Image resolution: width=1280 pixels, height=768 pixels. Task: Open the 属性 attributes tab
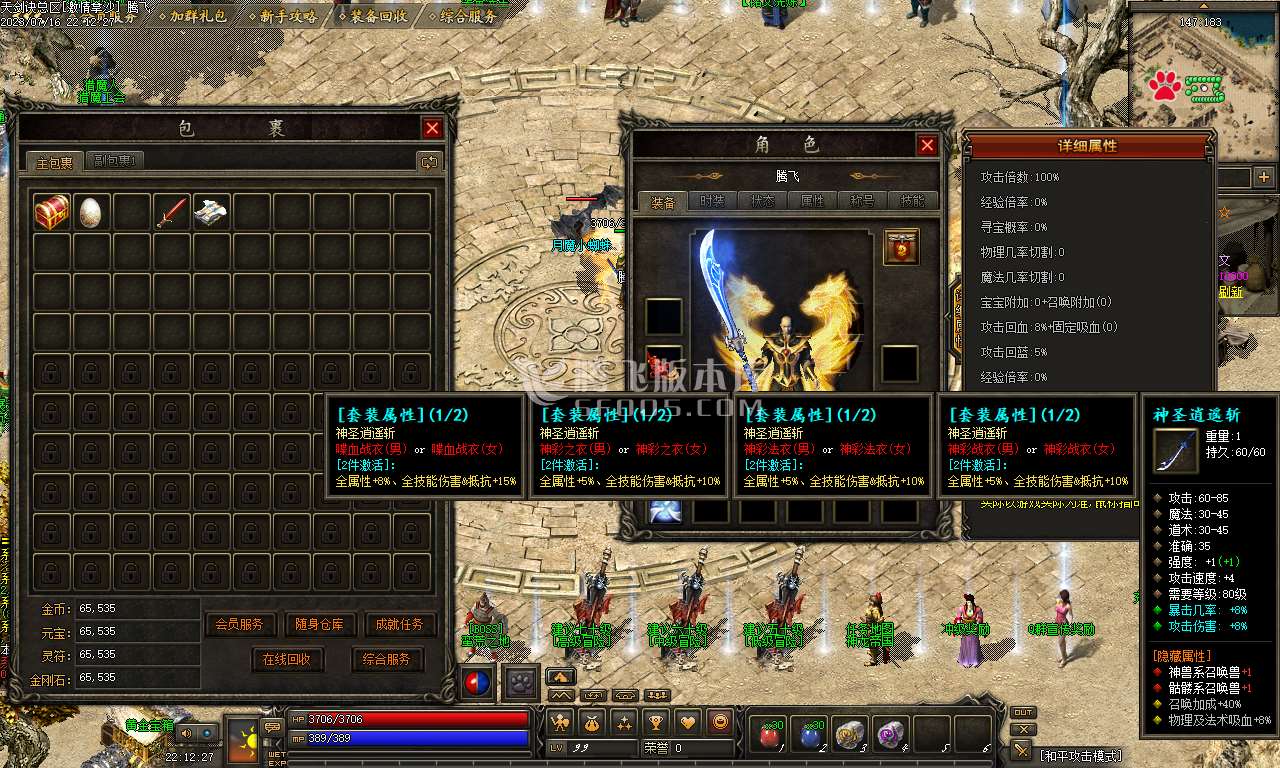[x=812, y=201]
